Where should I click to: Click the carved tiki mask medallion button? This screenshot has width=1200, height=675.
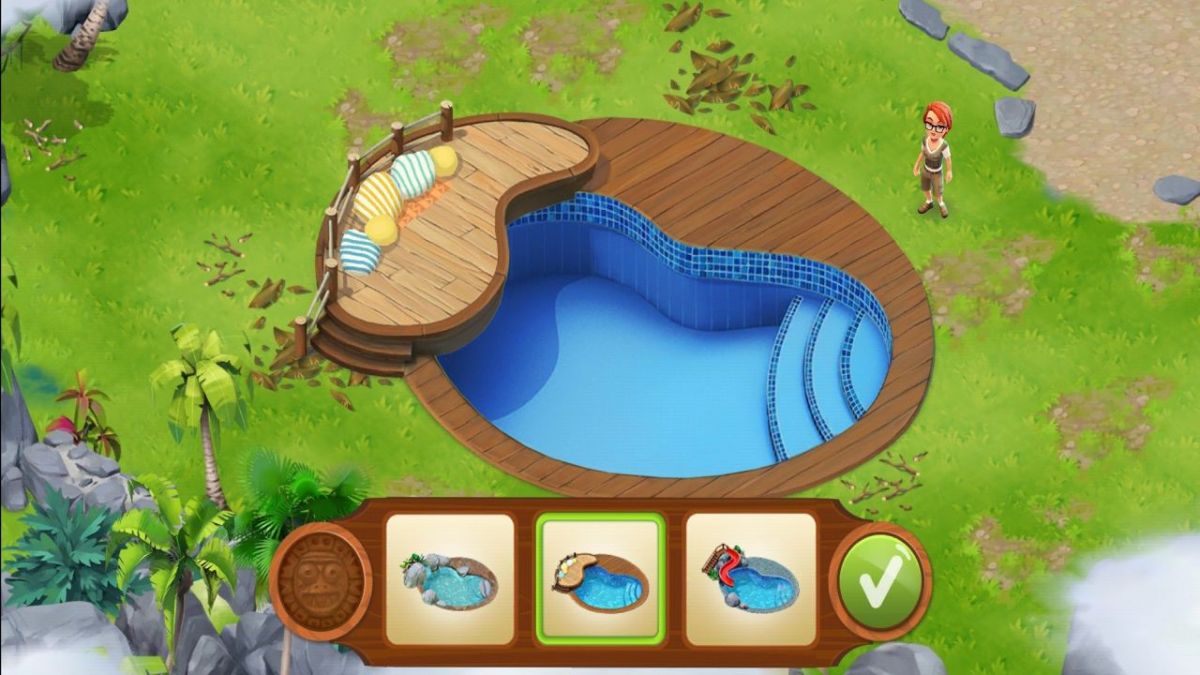tap(320, 581)
